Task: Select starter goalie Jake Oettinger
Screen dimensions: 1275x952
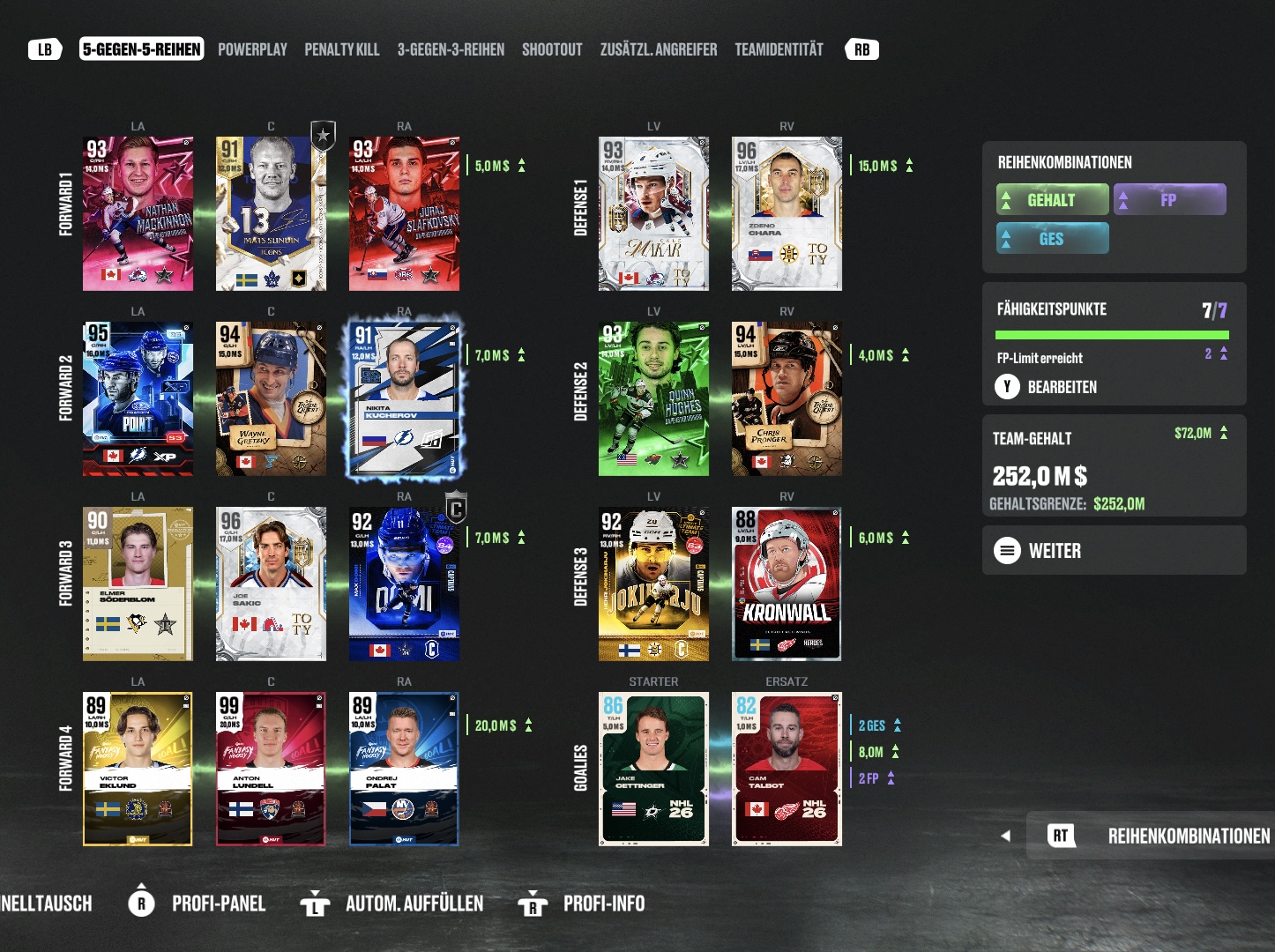Action: 653,769
